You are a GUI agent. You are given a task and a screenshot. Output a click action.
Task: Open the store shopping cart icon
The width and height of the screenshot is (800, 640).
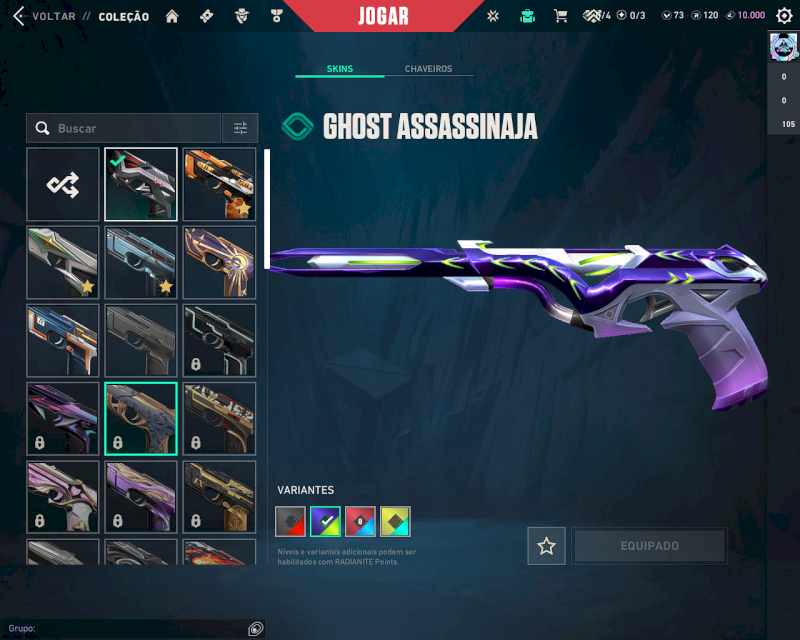click(560, 16)
